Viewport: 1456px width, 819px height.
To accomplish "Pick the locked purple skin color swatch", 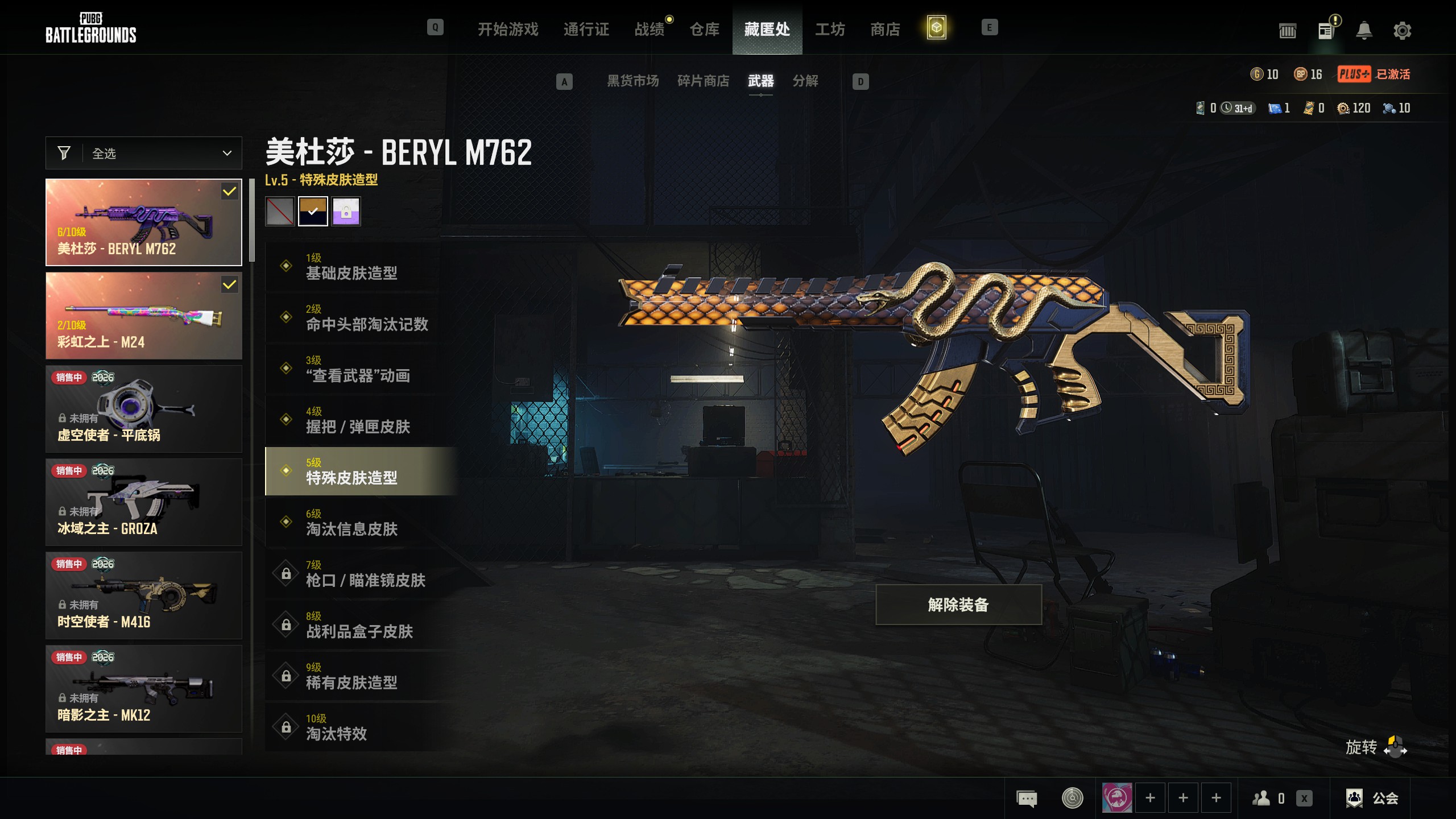I will (x=346, y=212).
